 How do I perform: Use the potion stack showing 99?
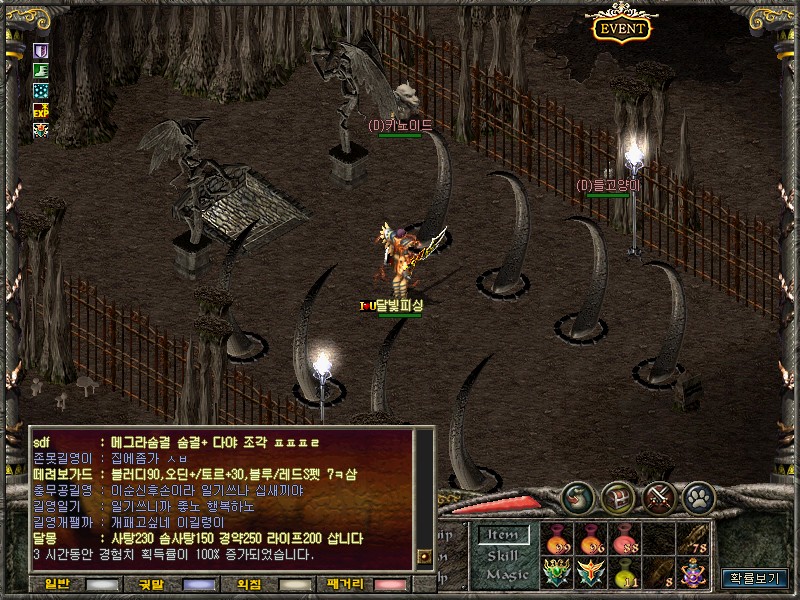pyautogui.click(x=558, y=539)
